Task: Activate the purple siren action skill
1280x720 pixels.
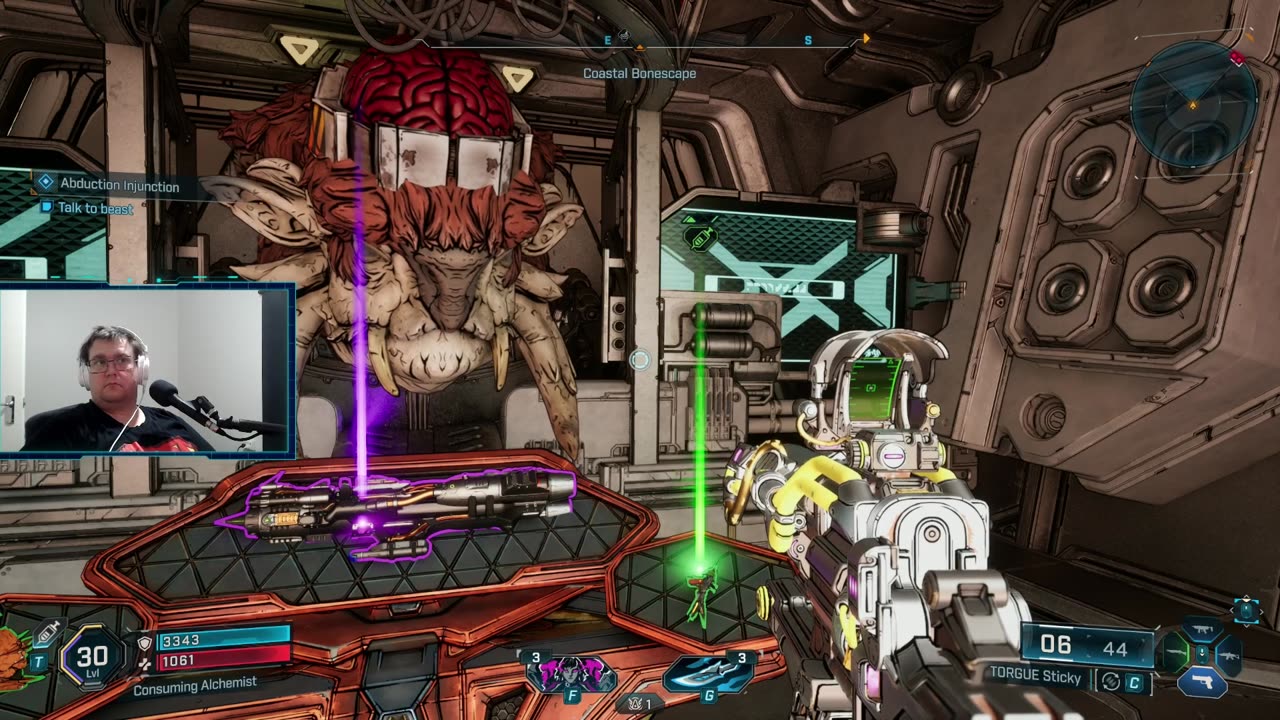Action: coord(571,674)
